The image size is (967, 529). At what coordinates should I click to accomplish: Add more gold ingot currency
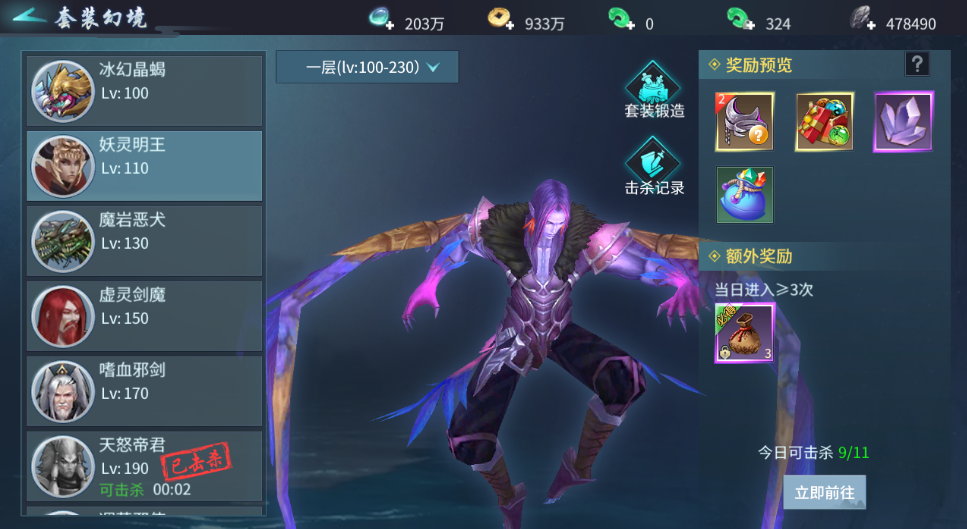[x=501, y=20]
